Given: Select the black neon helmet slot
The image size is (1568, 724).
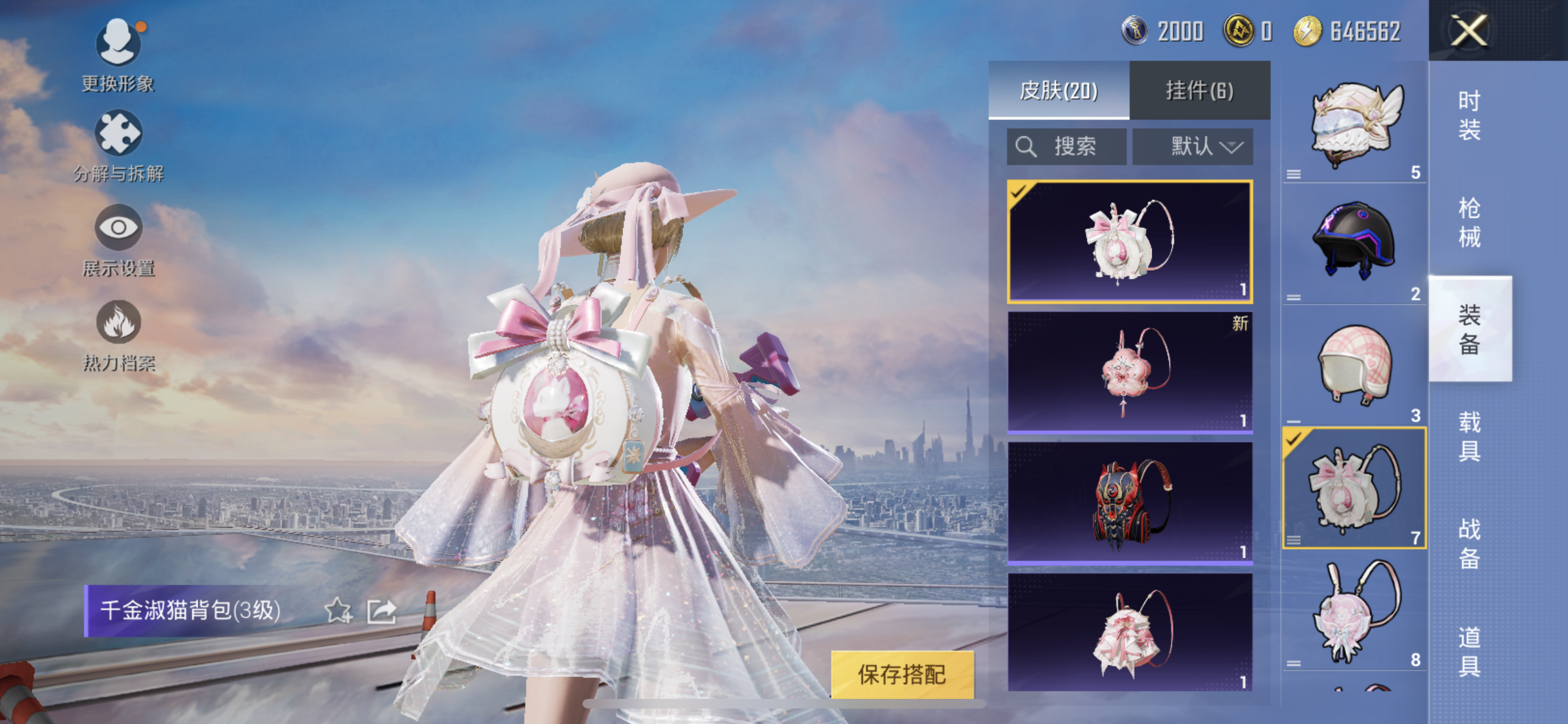Looking at the screenshot, I should point(1355,245).
